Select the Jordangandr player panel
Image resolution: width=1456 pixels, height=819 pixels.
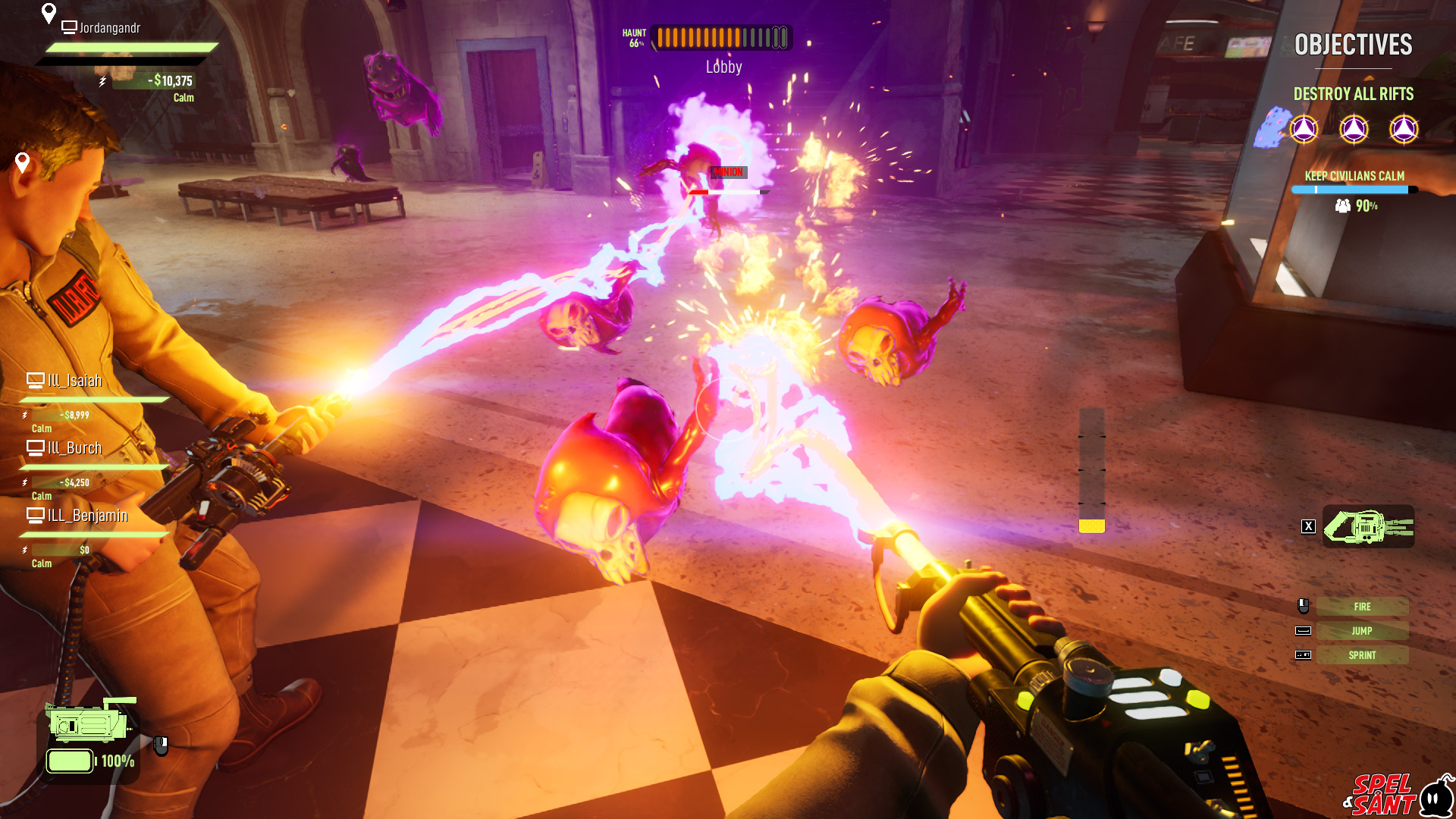[110, 29]
